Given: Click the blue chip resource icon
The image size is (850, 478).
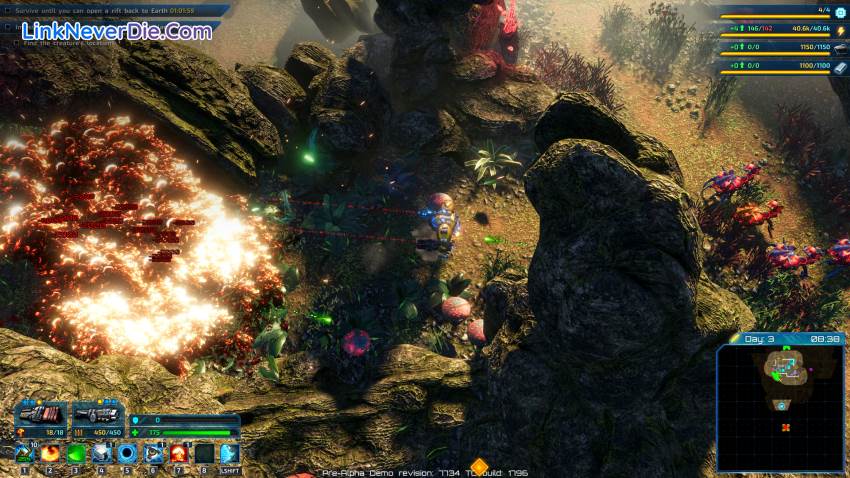Looking at the screenshot, I should pos(840,13).
